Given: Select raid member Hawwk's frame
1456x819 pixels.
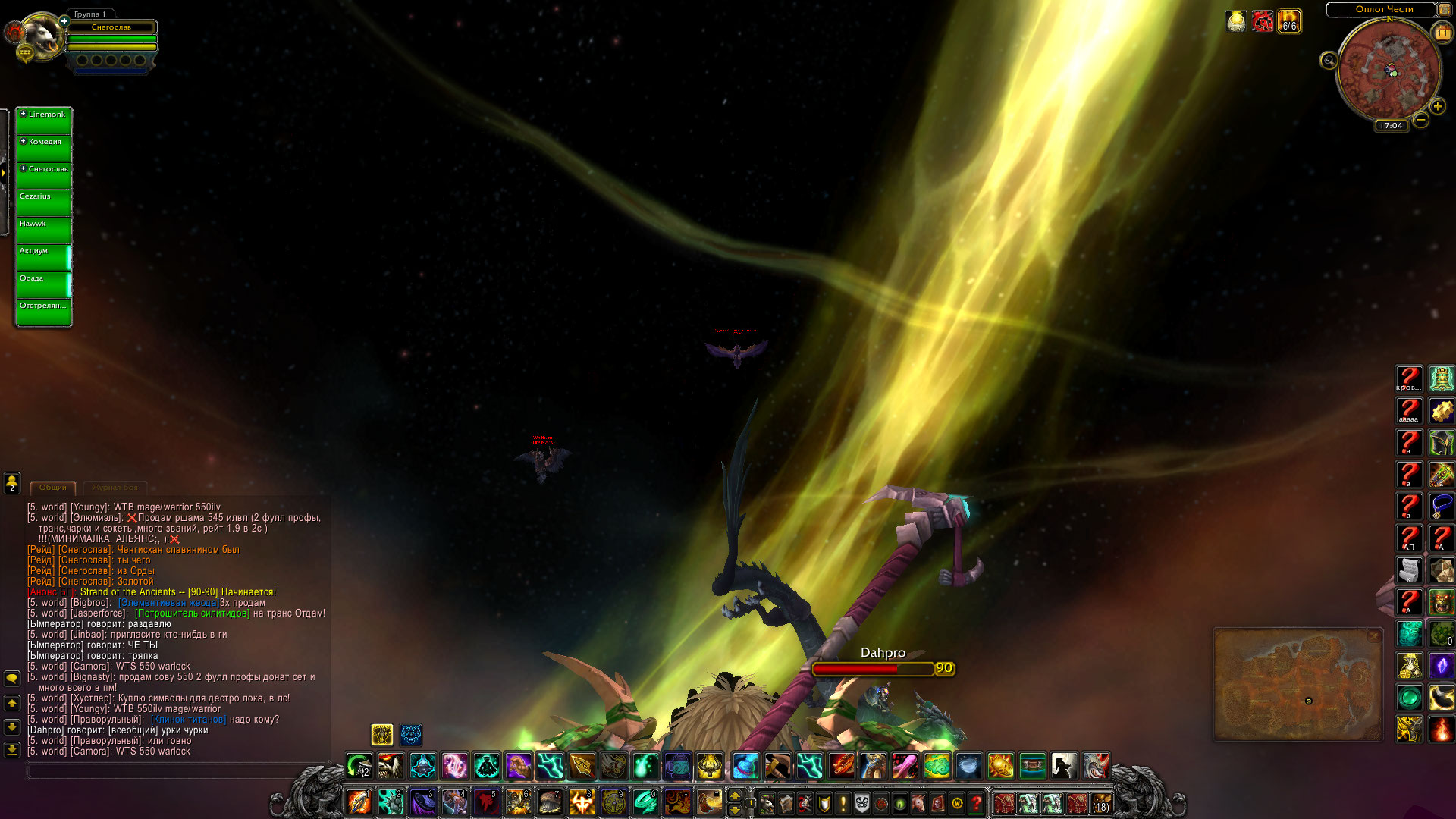Looking at the screenshot, I should pos(44,231).
